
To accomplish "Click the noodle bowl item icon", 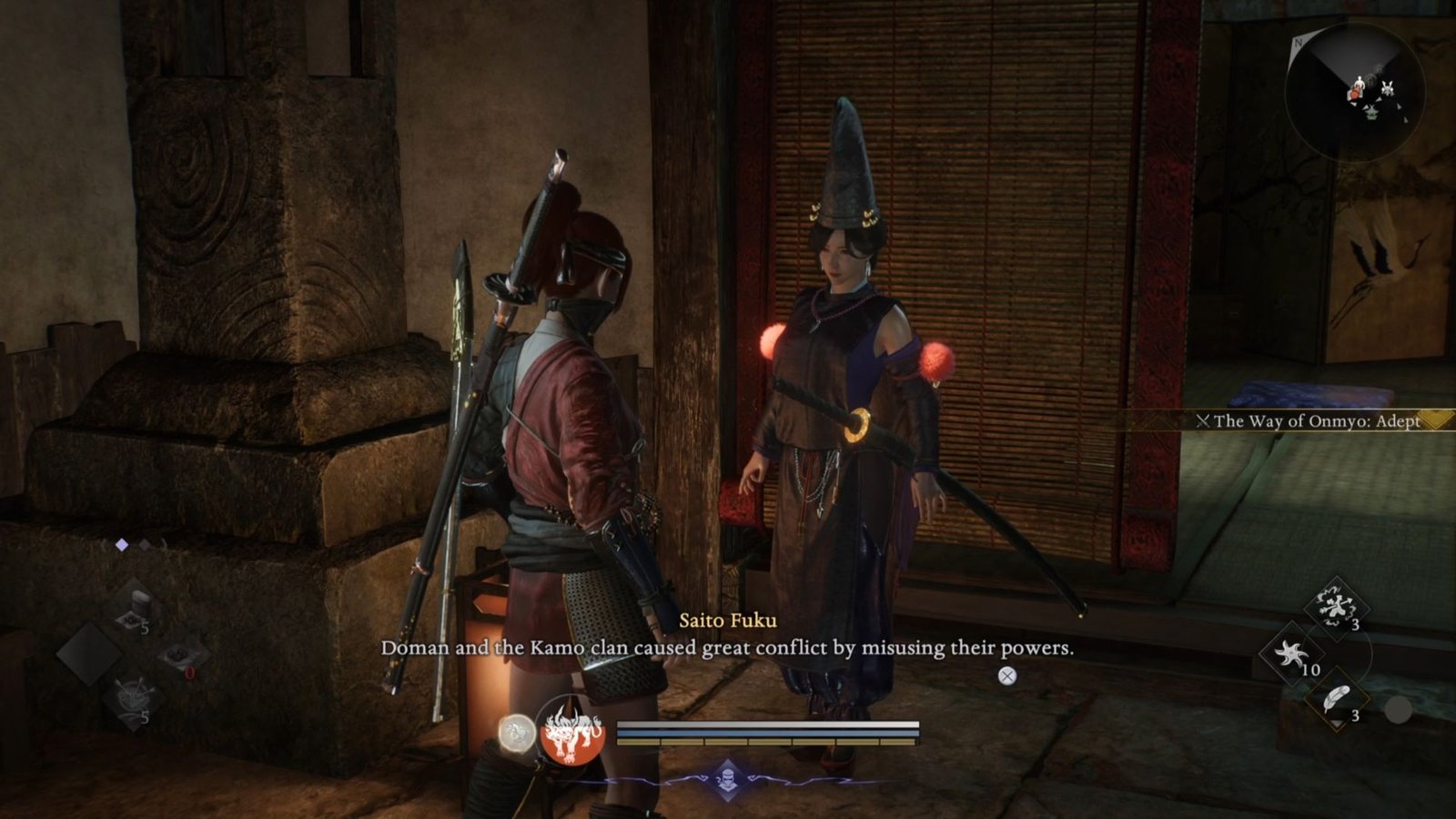I will click(x=134, y=693).
